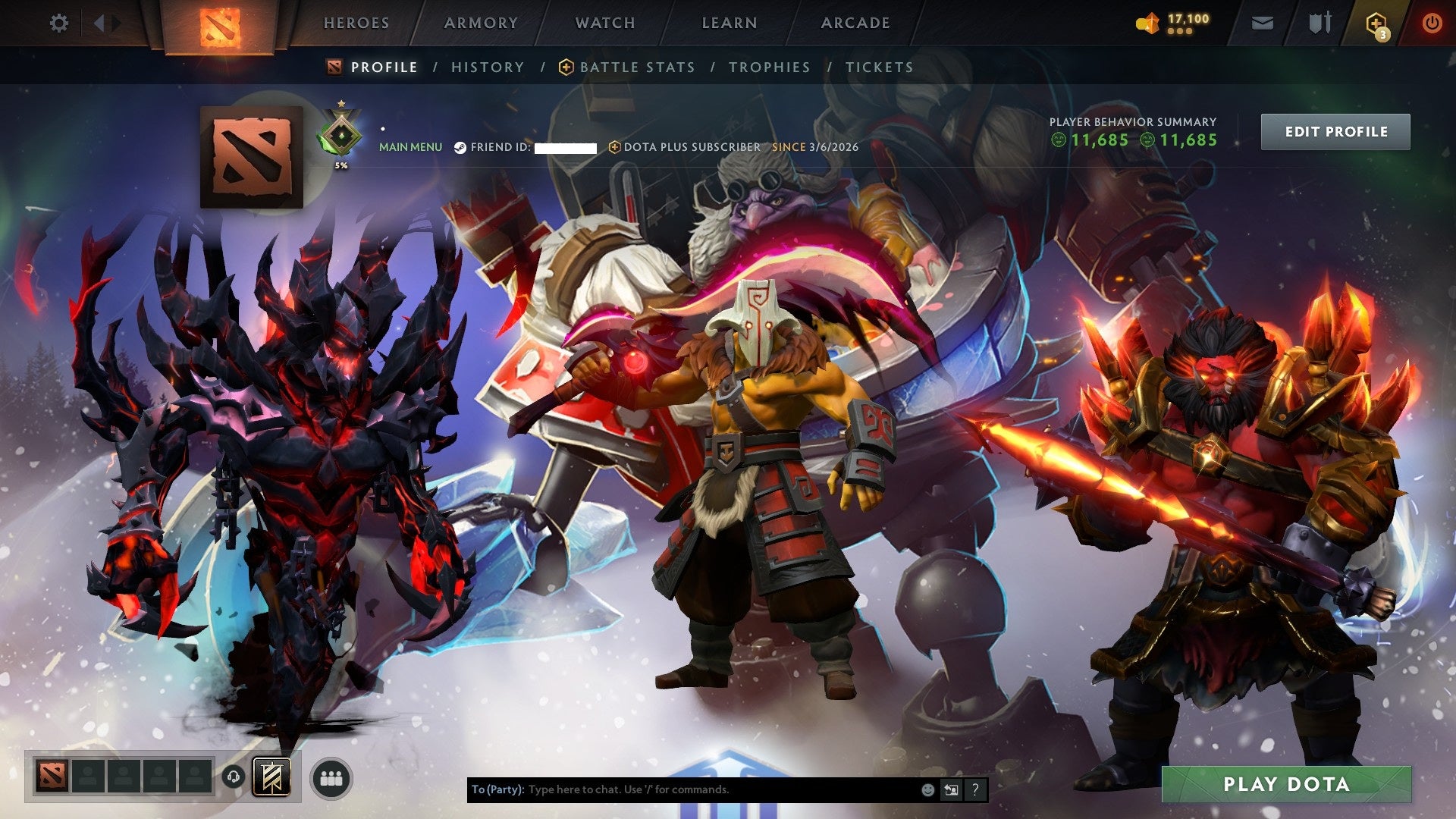Viewport: 1456px width, 819px height.
Task: Click EDIT PROFILE
Action: point(1335,131)
